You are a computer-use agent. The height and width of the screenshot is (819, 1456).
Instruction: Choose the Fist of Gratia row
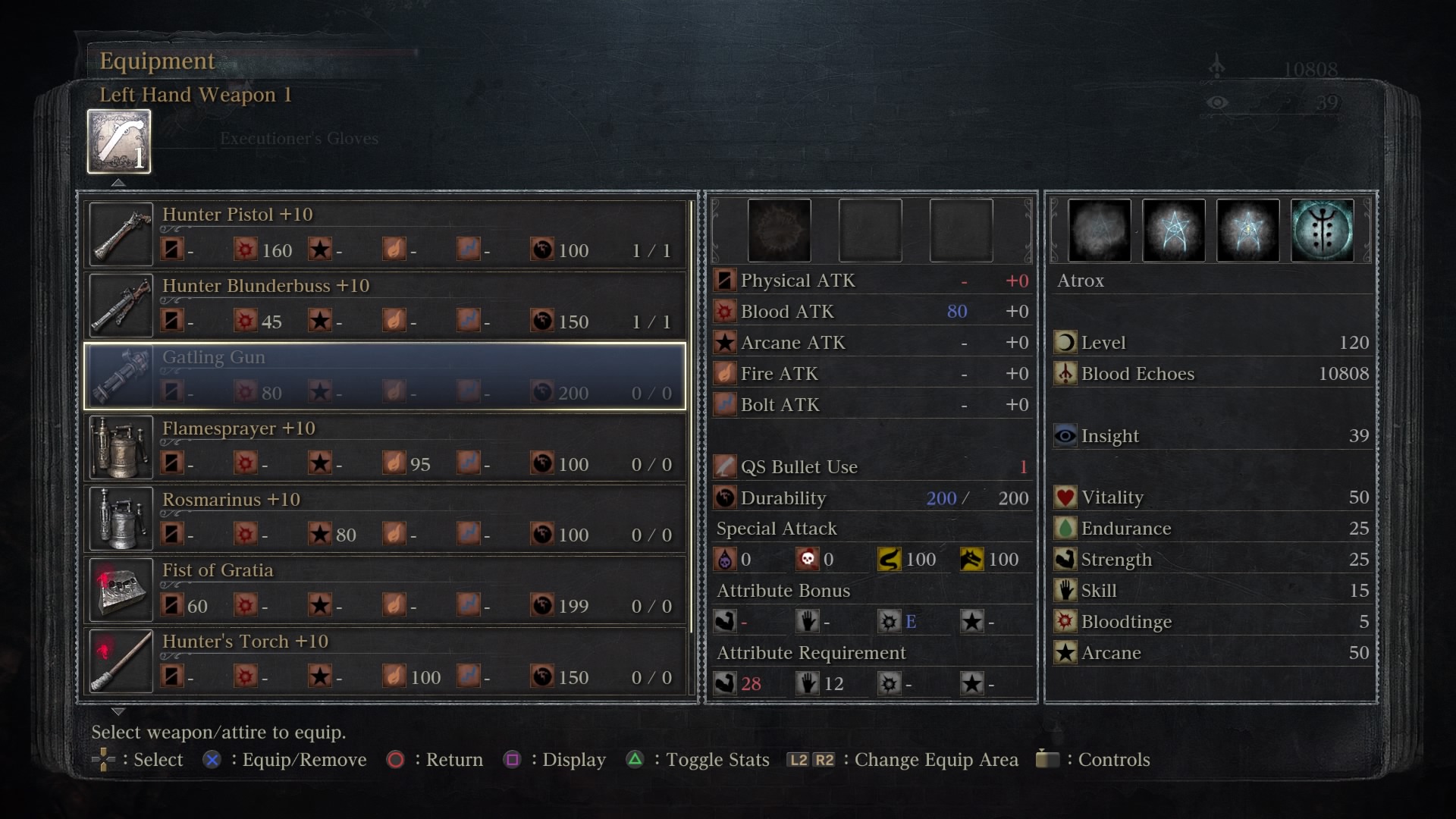click(385, 590)
